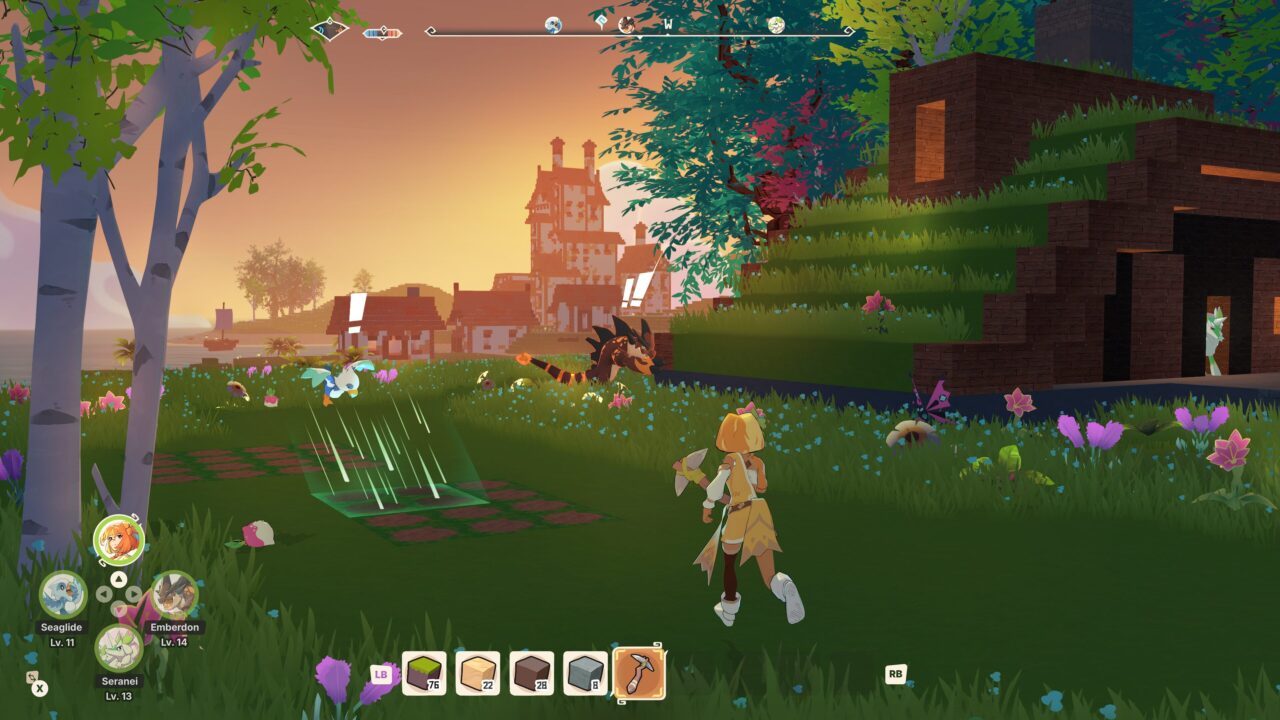
Task: Click the Seranei companion portrait
Action: pos(119,648)
